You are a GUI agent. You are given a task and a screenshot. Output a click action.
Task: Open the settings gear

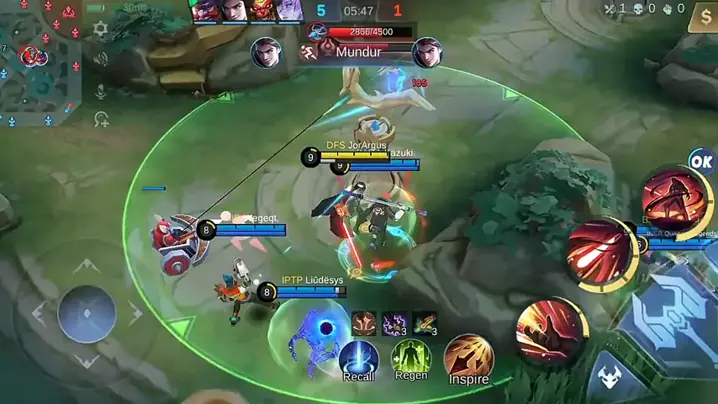click(x=101, y=30)
